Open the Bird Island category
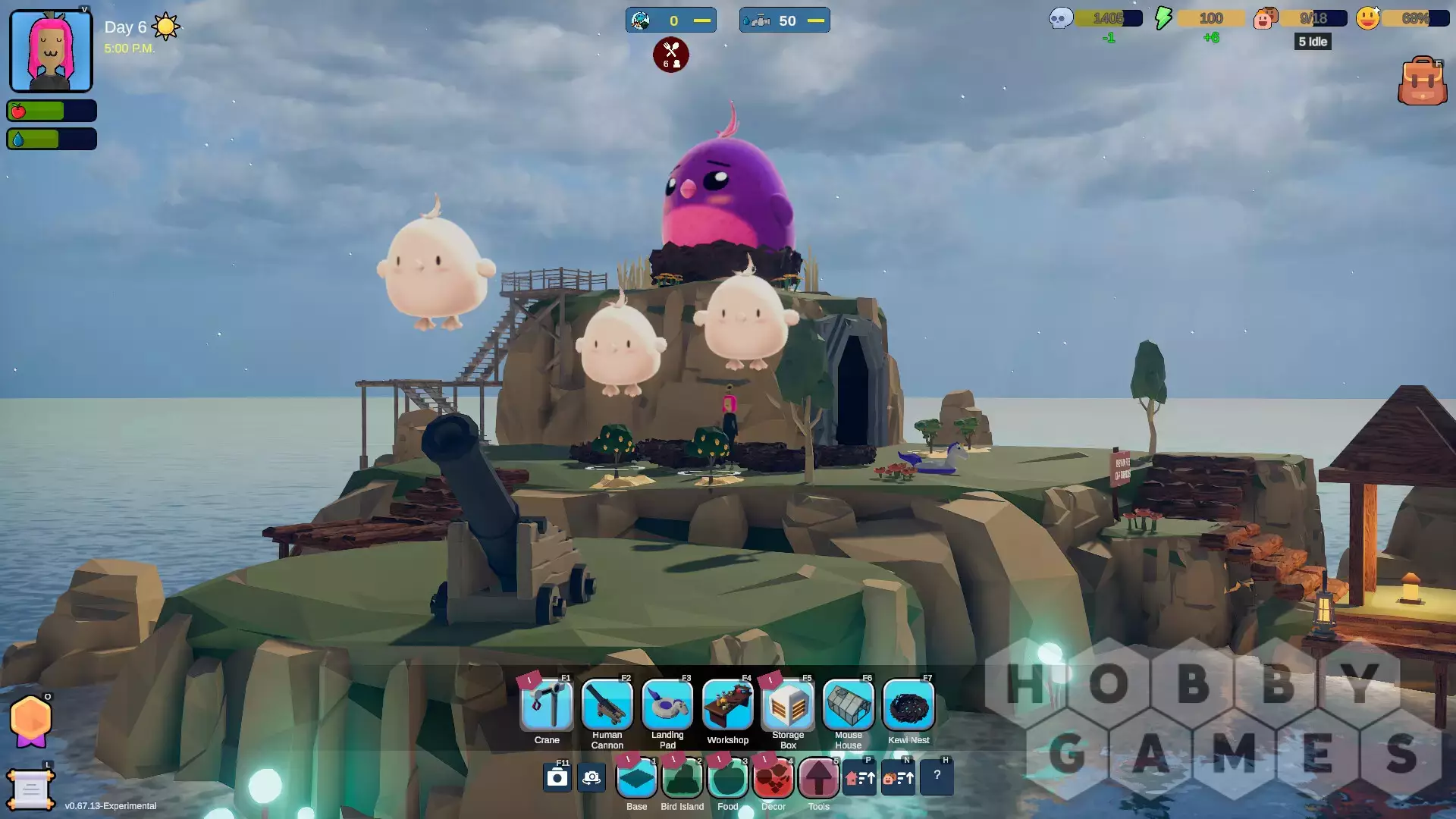Image resolution: width=1456 pixels, height=819 pixels. (x=682, y=778)
